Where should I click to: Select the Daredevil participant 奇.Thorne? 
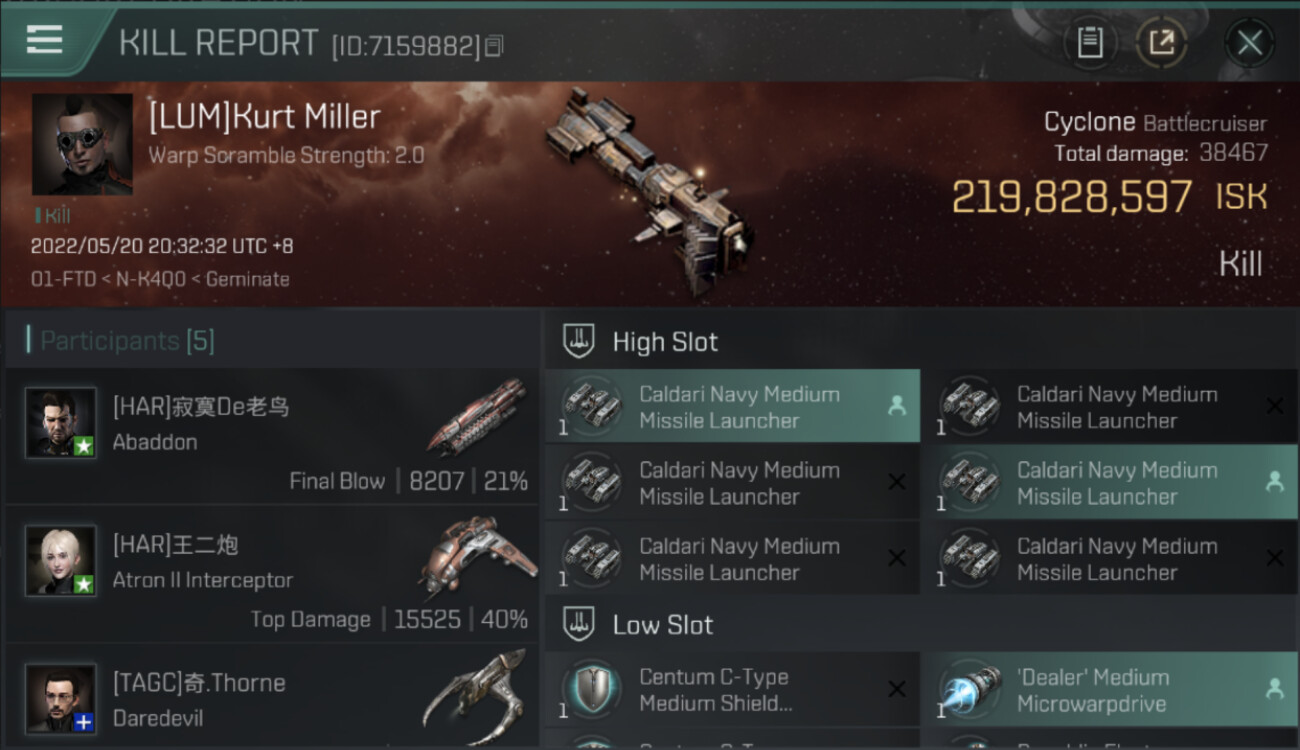(272, 696)
